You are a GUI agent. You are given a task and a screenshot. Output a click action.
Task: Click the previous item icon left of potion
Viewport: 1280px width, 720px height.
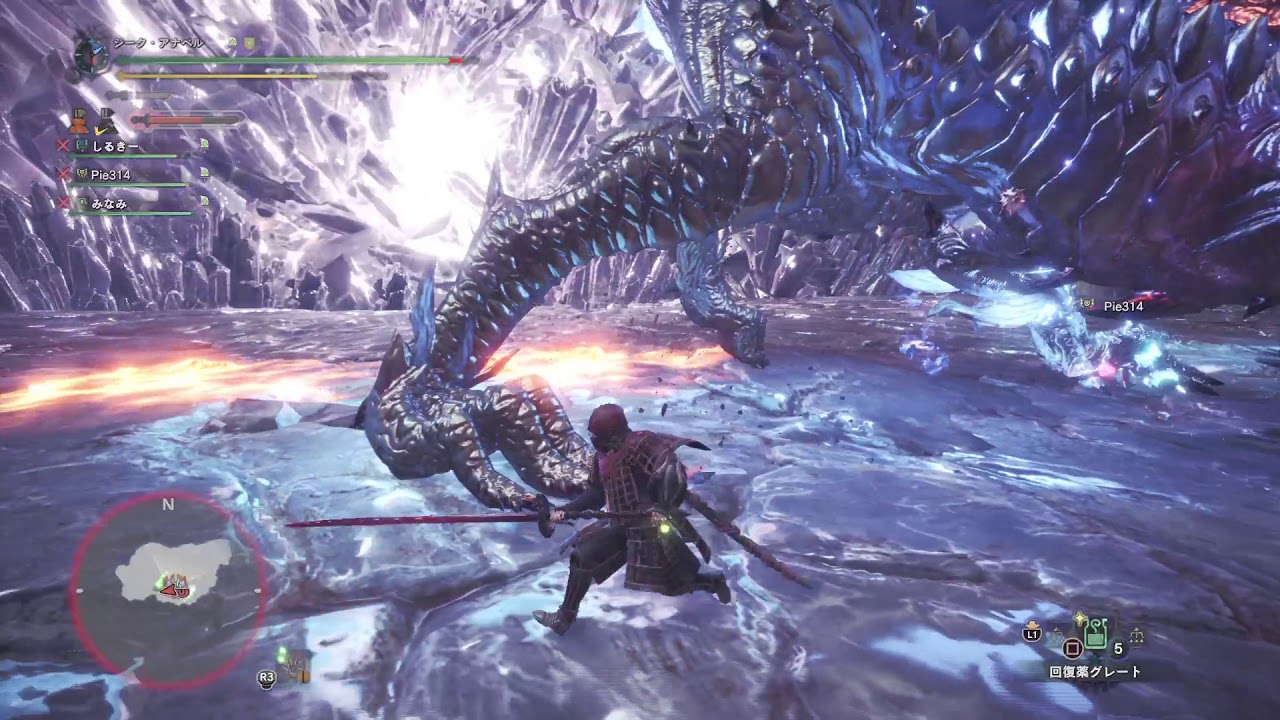[1056, 636]
